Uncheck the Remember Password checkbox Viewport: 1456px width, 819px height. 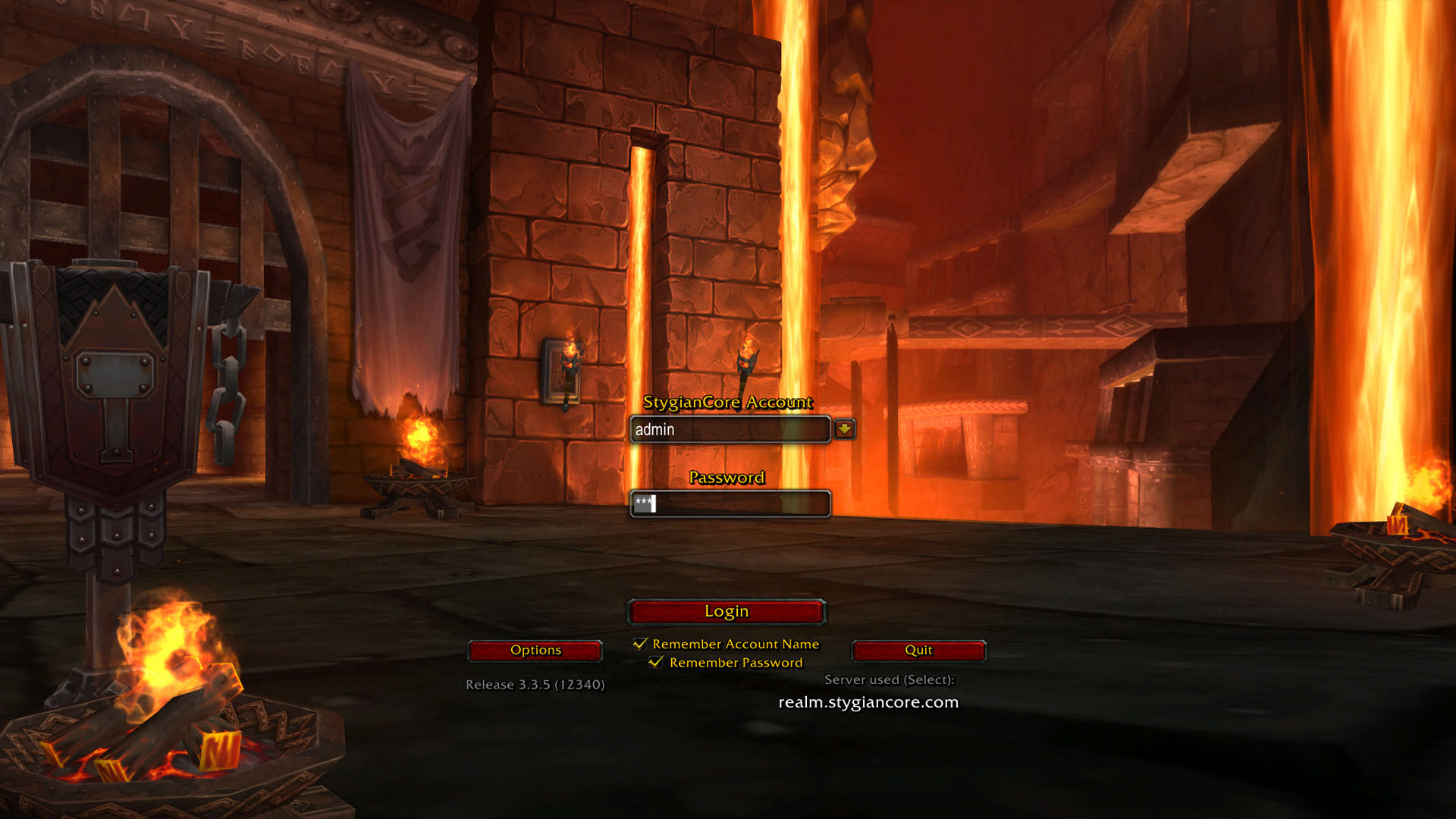657,662
